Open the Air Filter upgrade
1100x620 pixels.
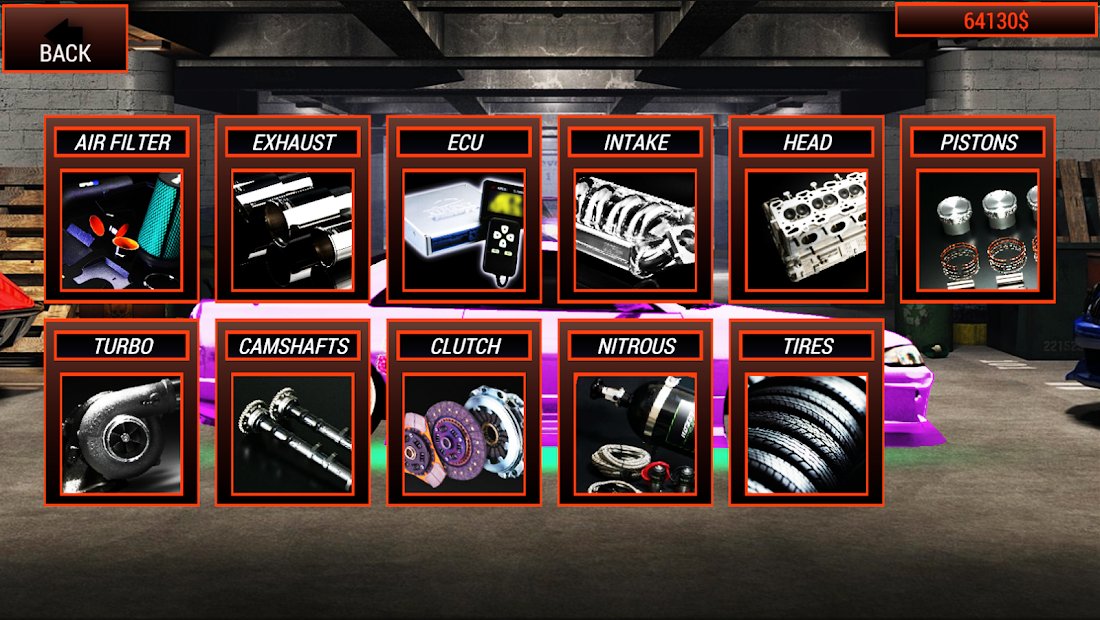pyautogui.click(x=121, y=210)
